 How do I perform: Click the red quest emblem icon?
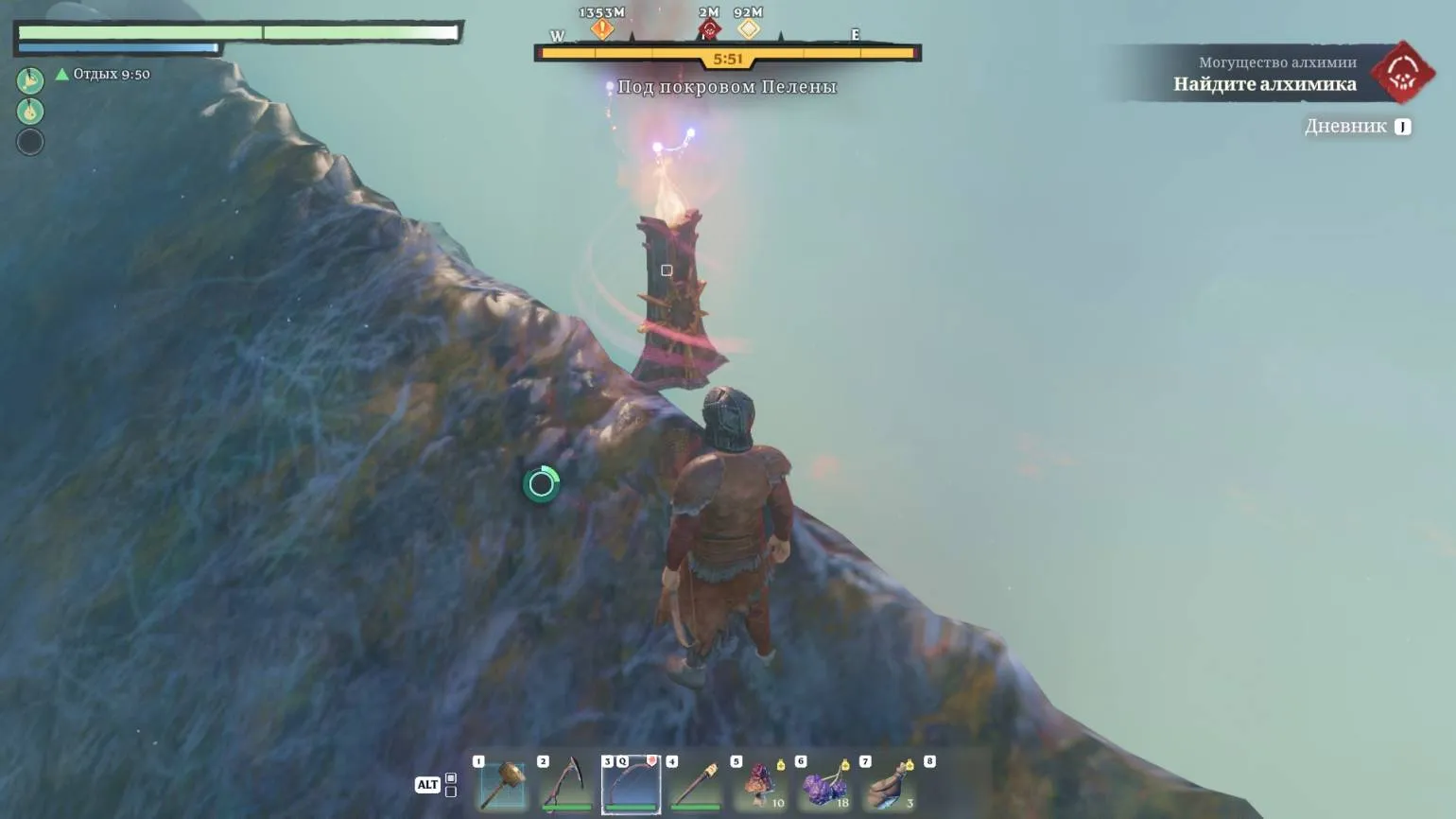click(1402, 73)
